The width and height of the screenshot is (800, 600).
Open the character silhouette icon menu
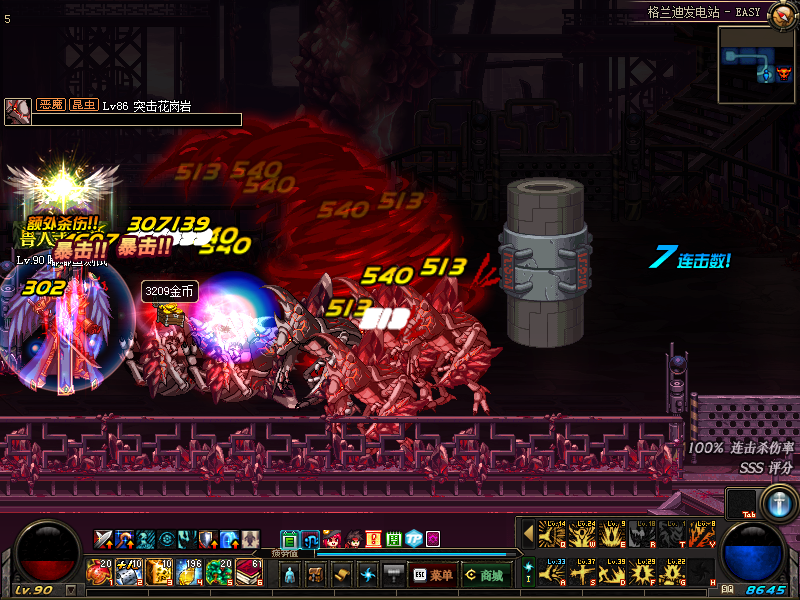289,575
